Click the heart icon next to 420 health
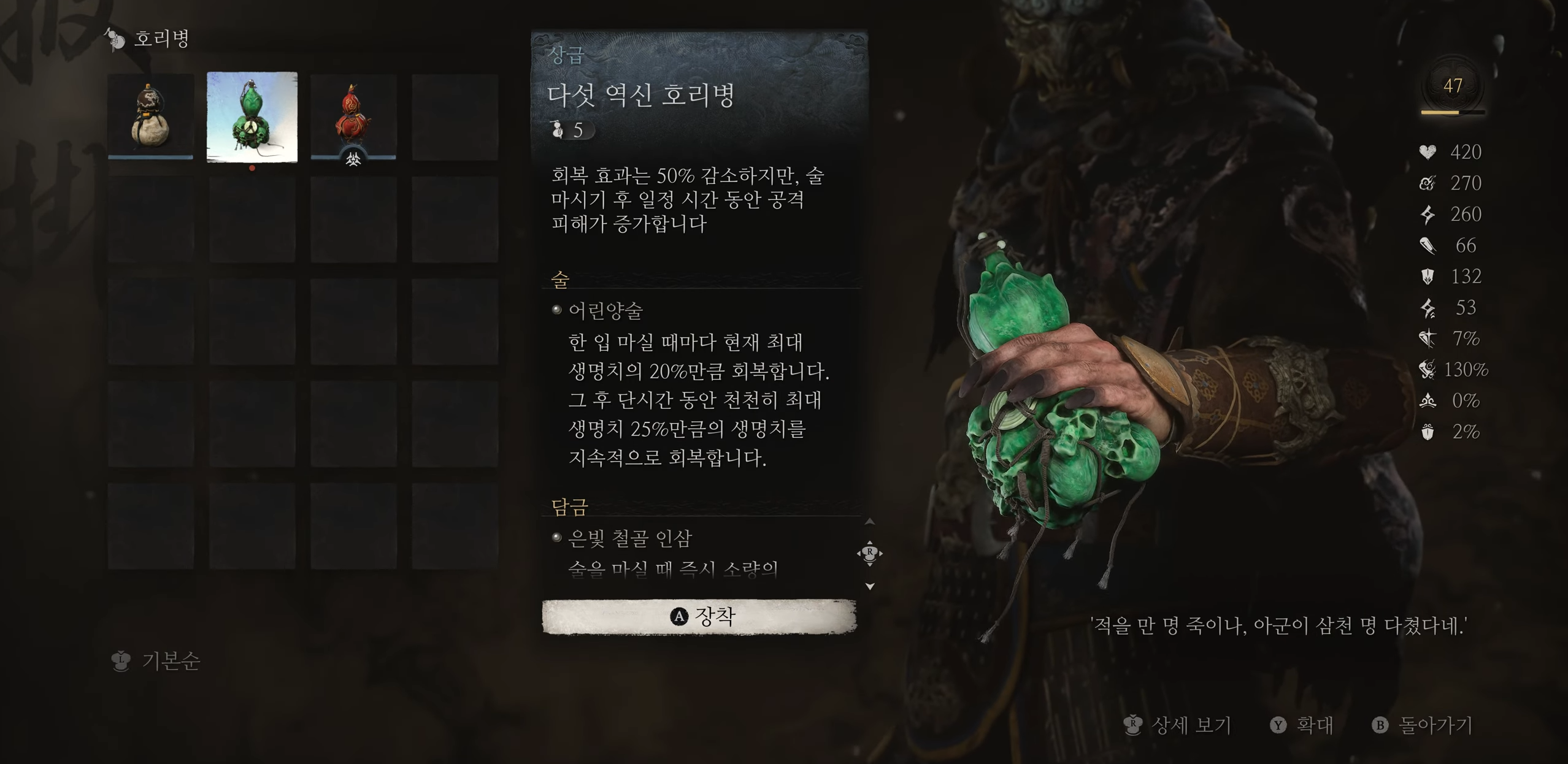 [x=1428, y=152]
